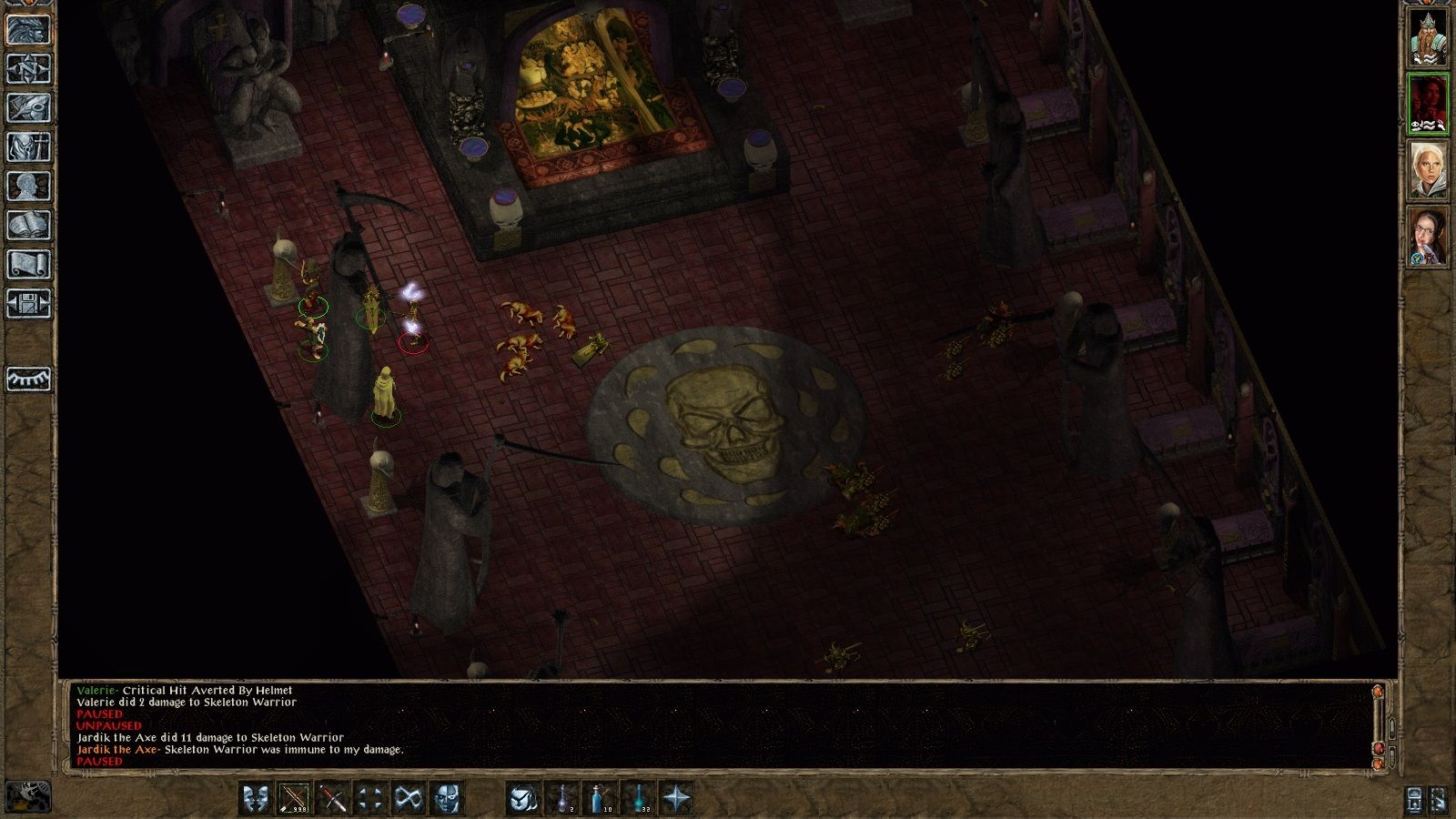The width and height of the screenshot is (1456, 819).
Task: Toggle party AI with the infinity icon
Action: click(x=409, y=798)
